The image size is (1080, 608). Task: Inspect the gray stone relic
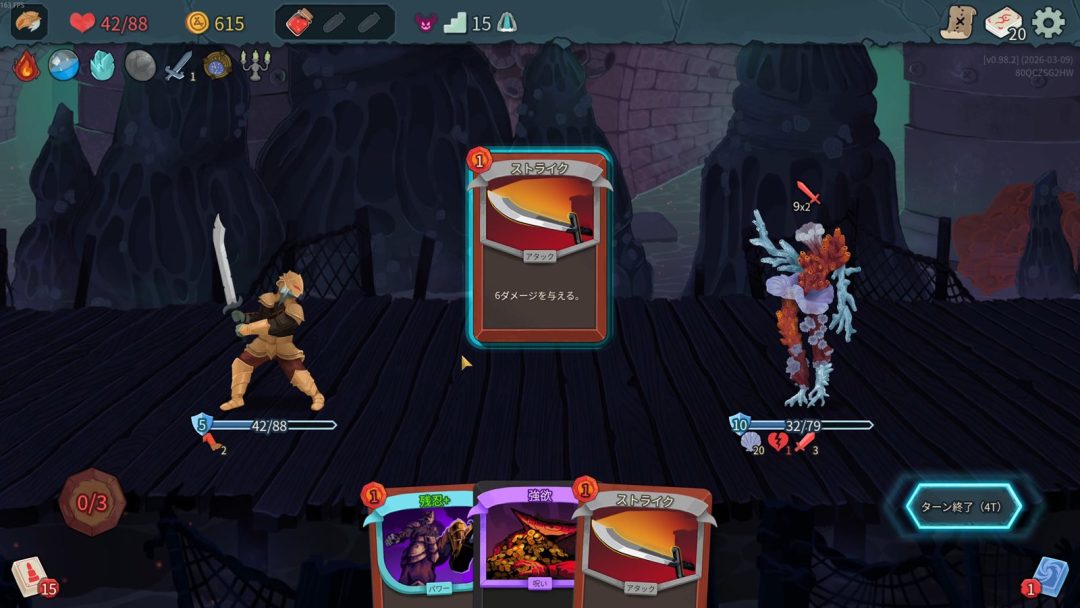coord(140,66)
